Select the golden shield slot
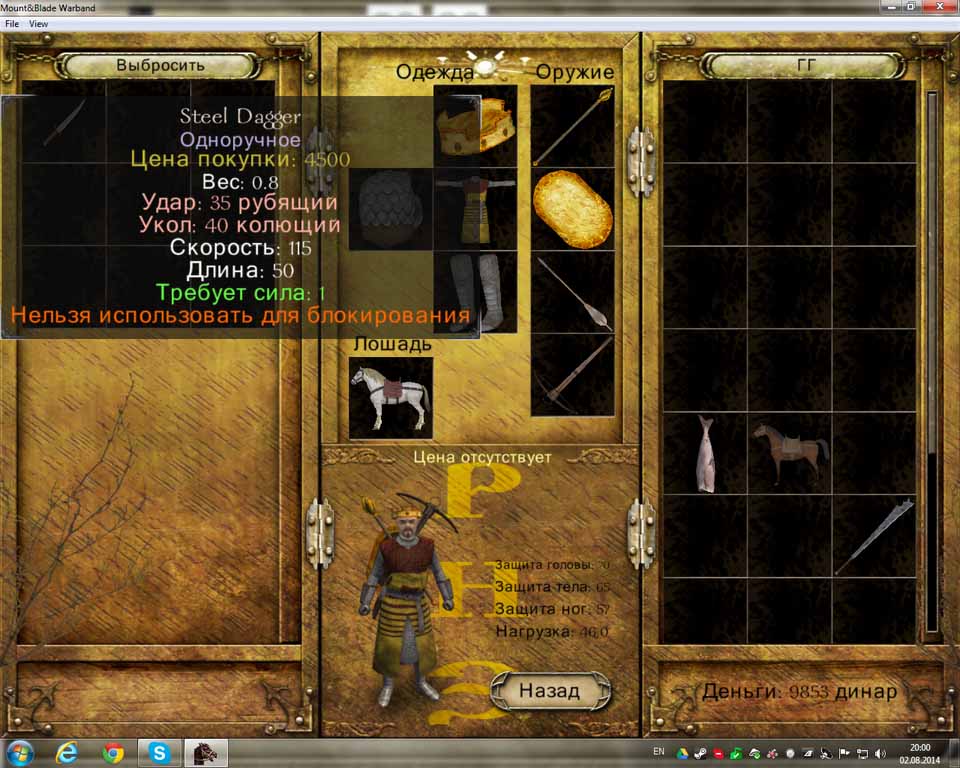Image resolution: width=960 pixels, height=768 pixels. pyautogui.click(x=572, y=208)
